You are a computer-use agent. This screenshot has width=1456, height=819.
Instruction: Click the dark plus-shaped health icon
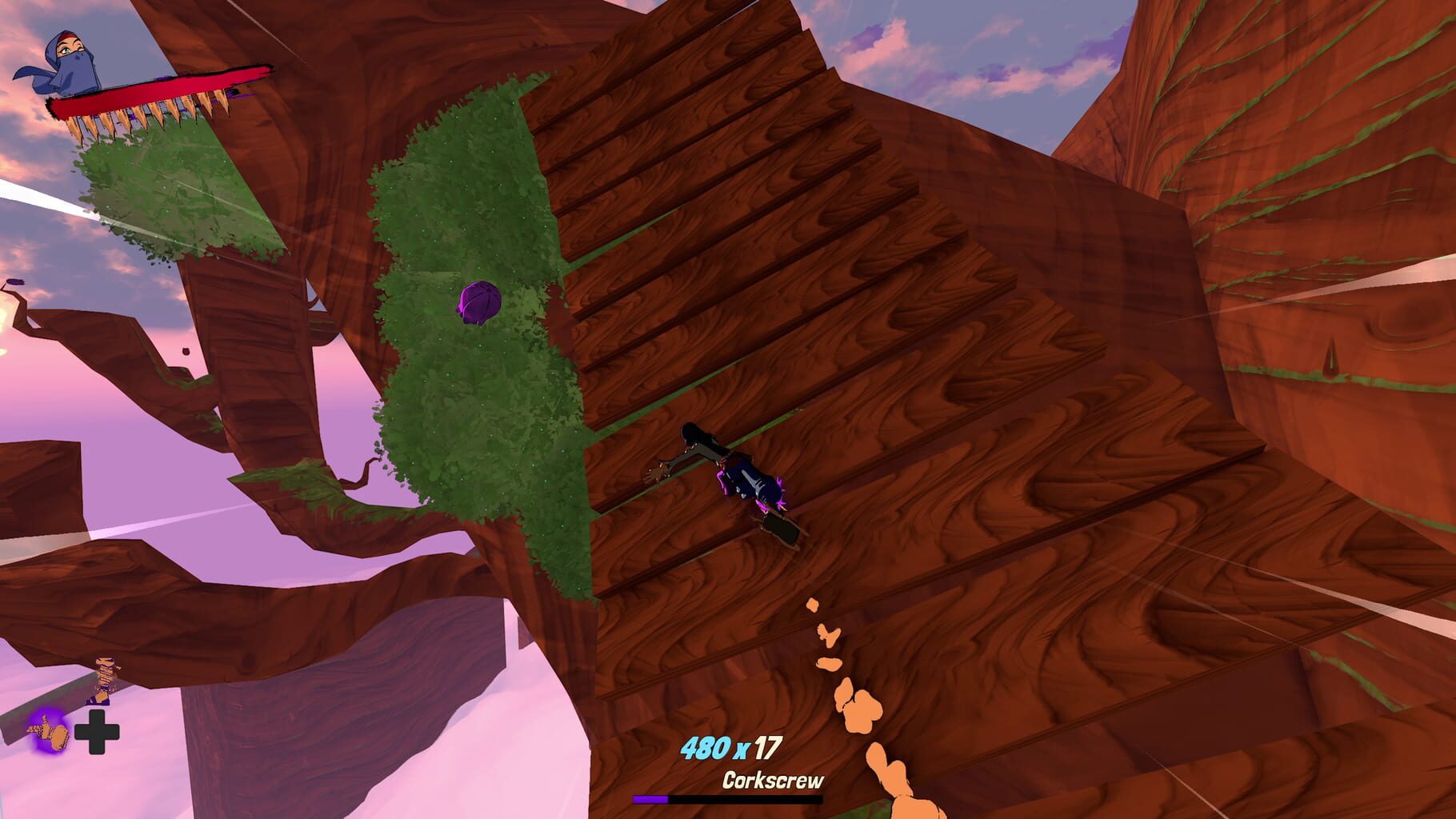coord(96,730)
